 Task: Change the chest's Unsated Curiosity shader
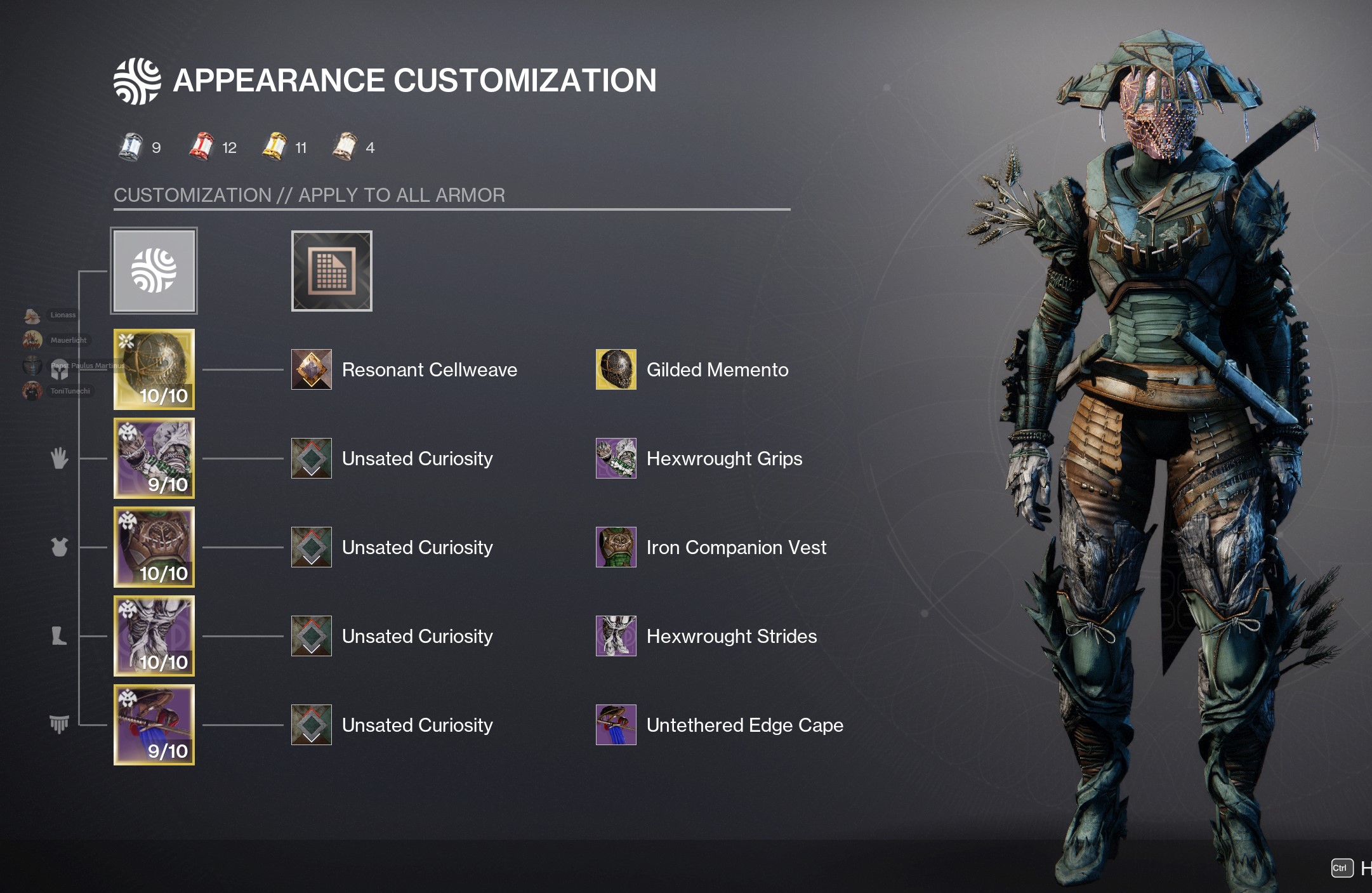pos(312,547)
